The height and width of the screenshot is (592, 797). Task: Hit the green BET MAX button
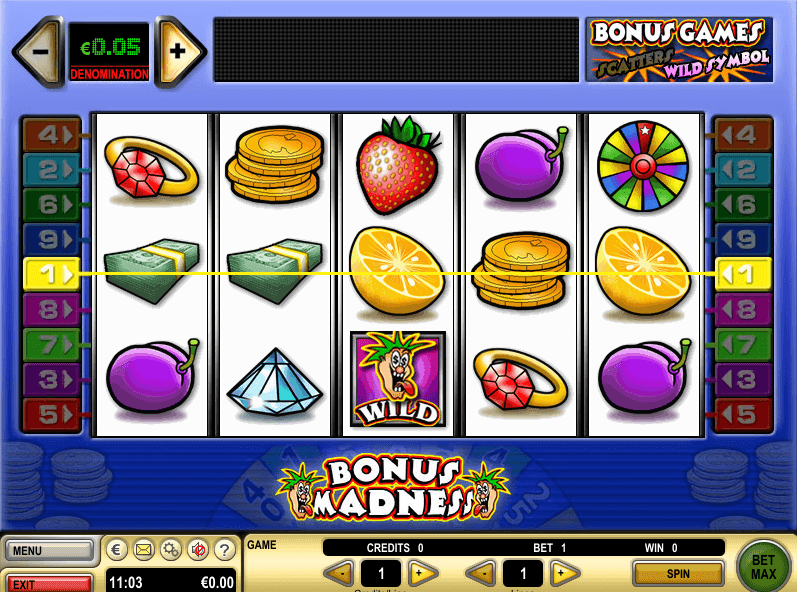[x=763, y=567]
